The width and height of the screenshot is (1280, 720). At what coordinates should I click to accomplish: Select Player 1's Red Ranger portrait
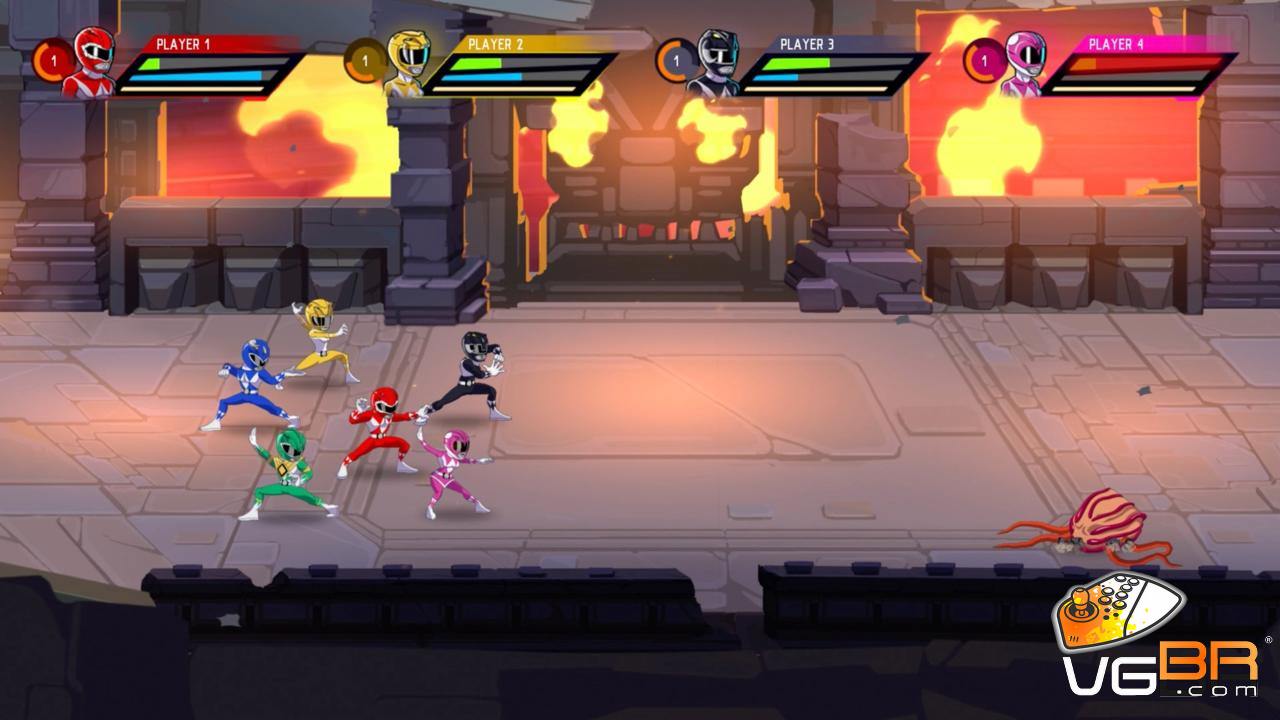pos(90,62)
